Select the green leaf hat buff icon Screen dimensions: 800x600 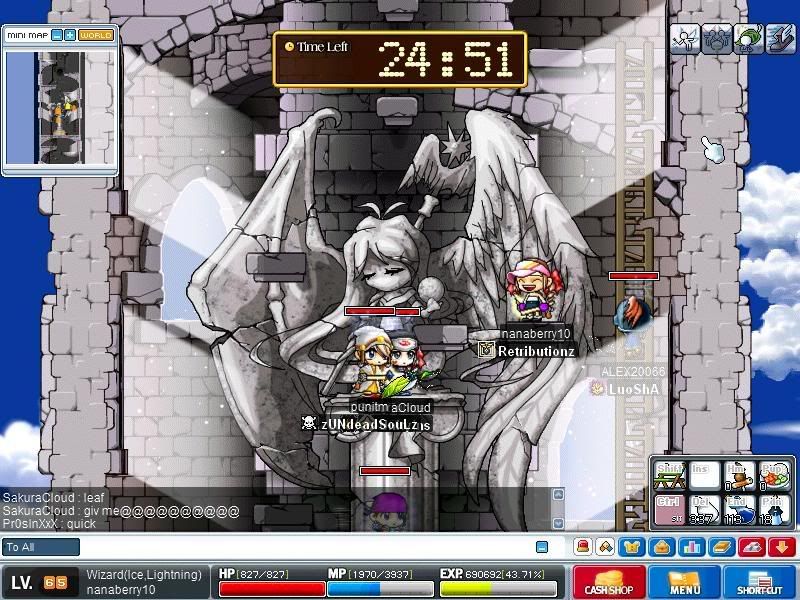click(x=748, y=38)
